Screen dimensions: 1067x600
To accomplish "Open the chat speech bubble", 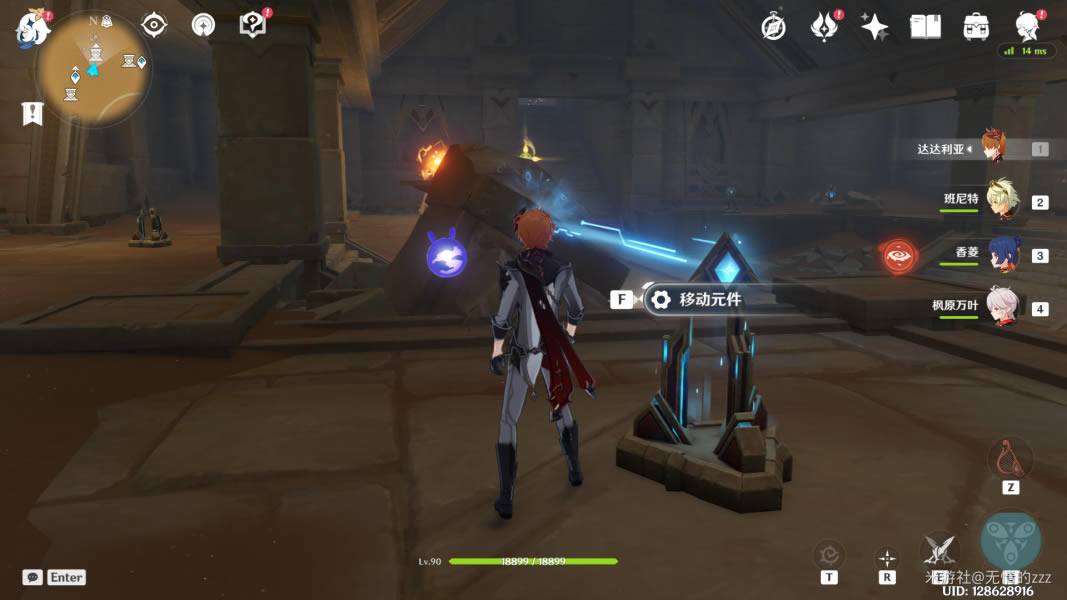I will pos(33,577).
